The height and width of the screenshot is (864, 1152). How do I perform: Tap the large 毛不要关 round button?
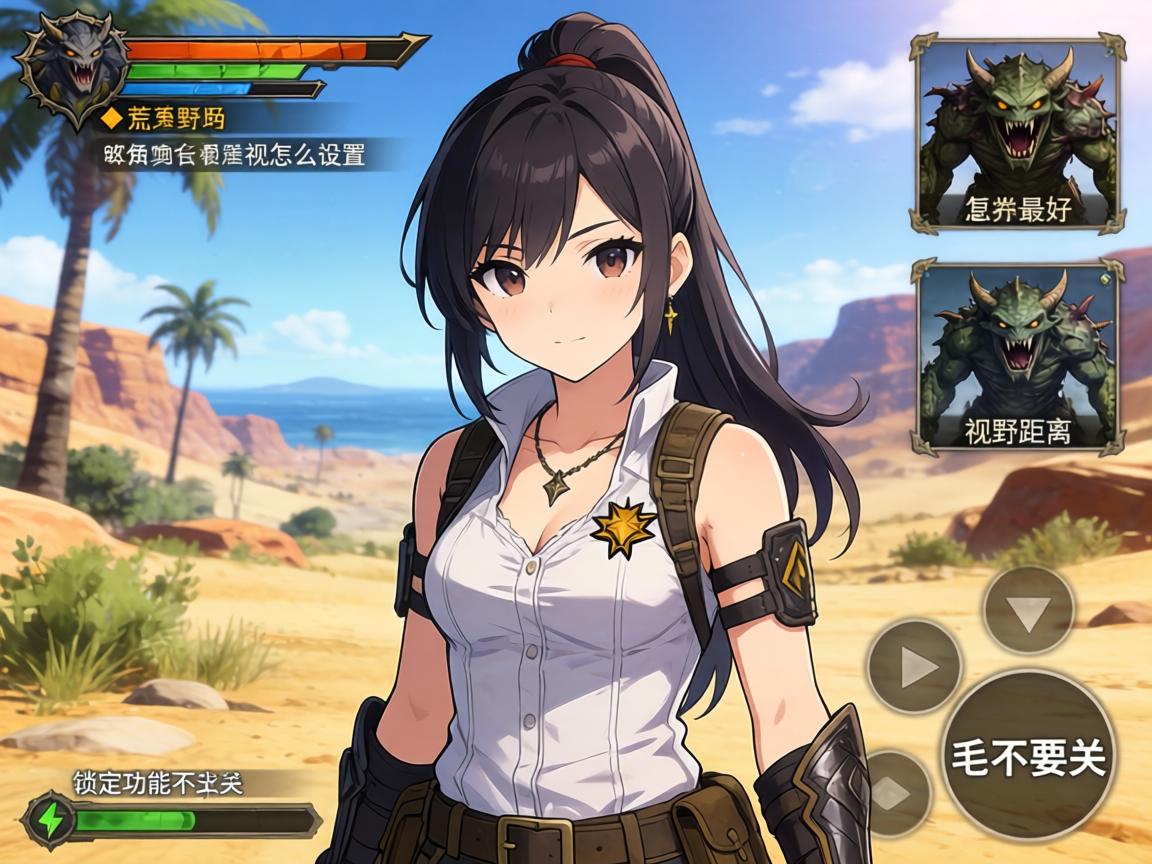point(1029,757)
